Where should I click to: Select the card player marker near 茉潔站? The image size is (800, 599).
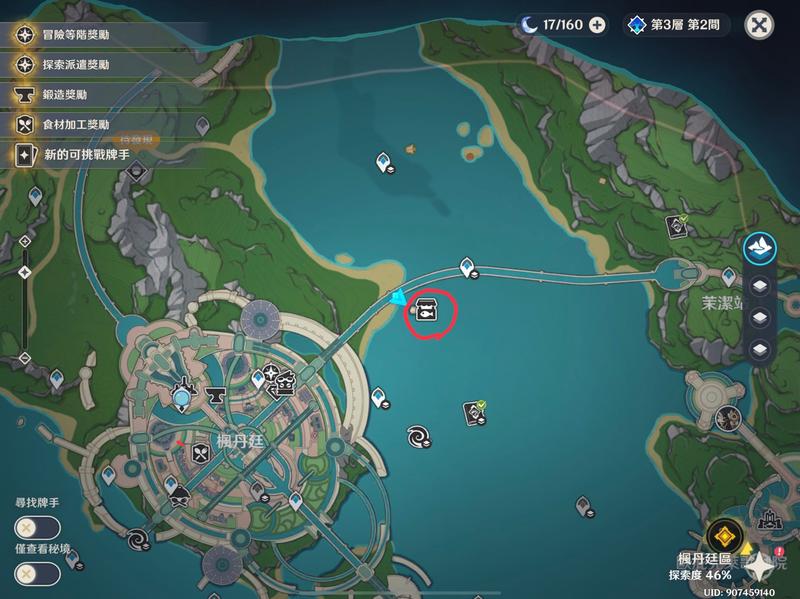pyautogui.click(x=677, y=227)
